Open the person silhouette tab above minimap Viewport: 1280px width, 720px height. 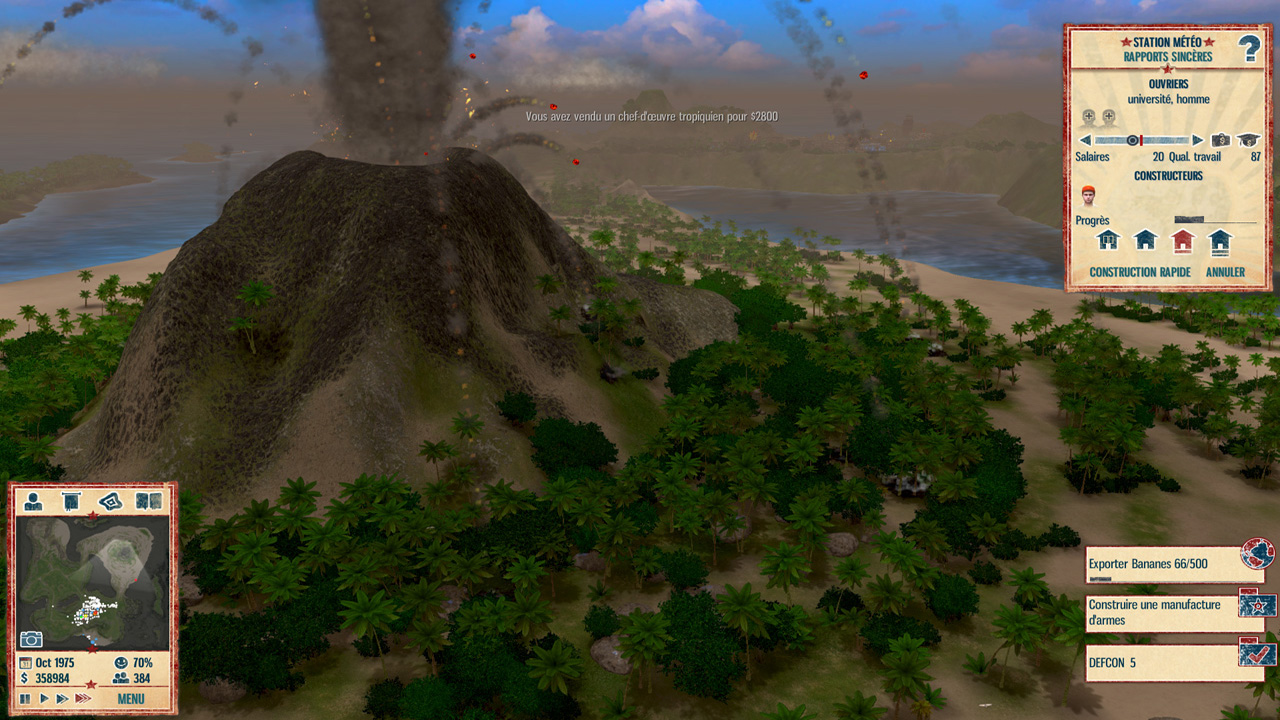point(33,501)
